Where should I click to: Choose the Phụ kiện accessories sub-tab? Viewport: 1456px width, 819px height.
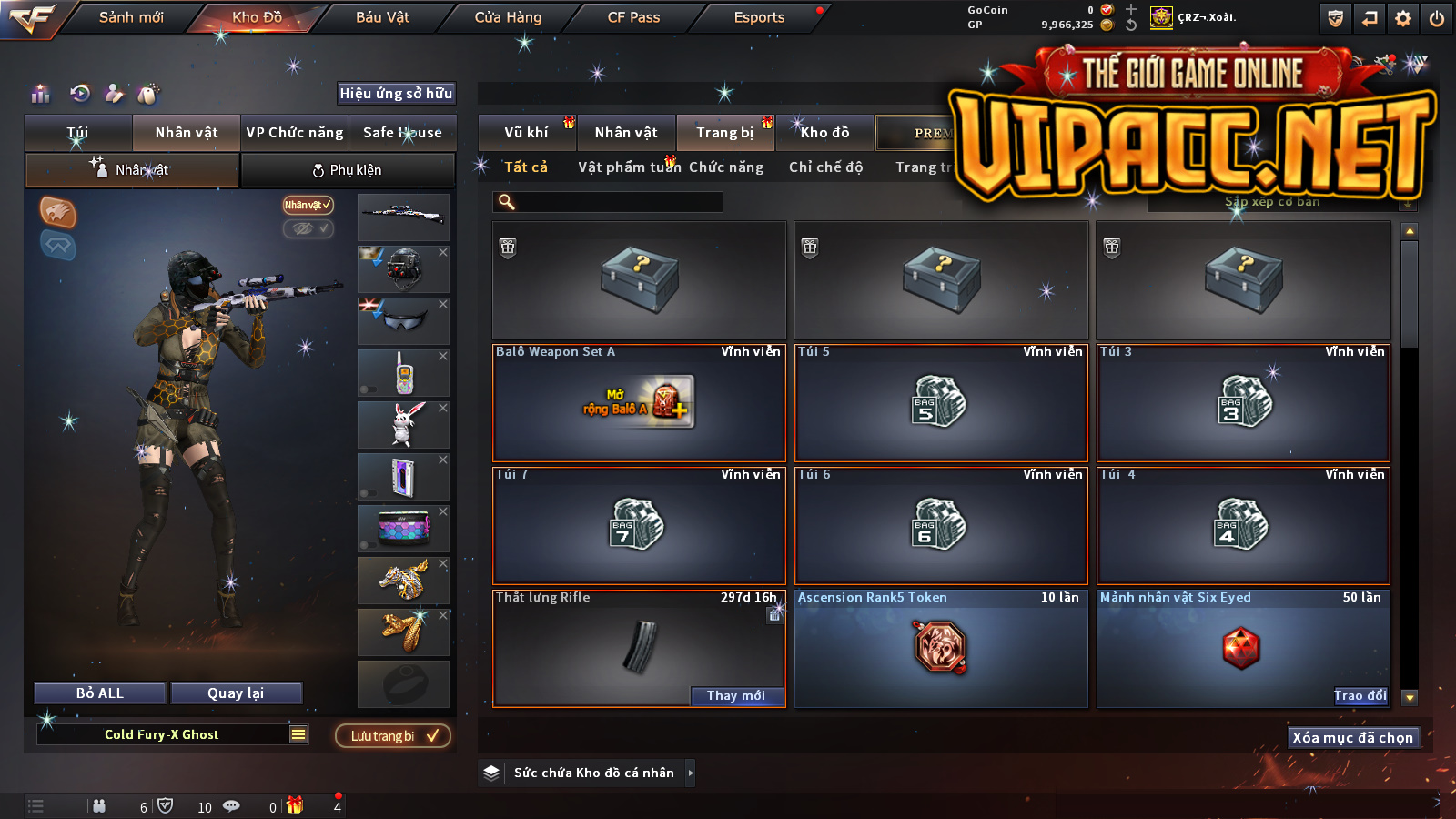point(347,170)
